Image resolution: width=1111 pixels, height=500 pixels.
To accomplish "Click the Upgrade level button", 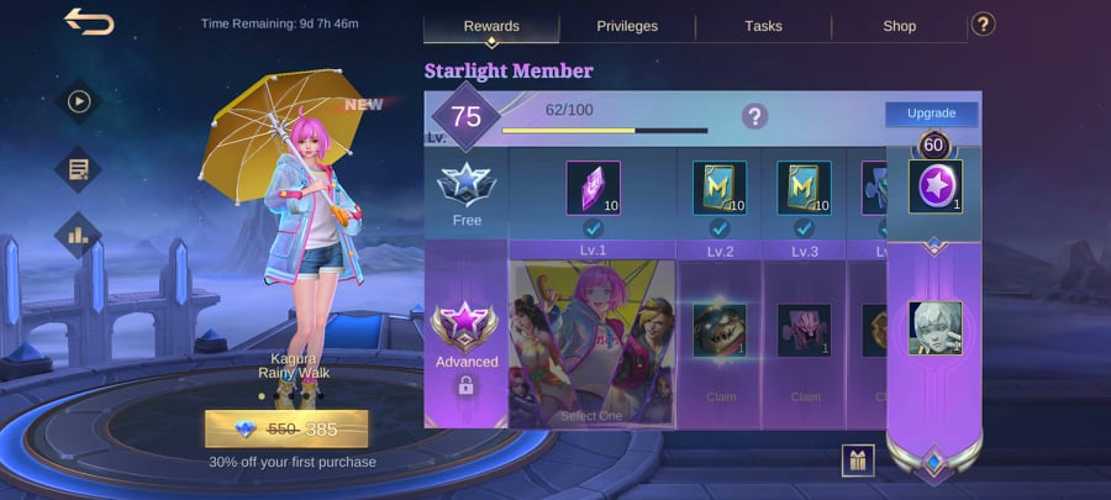I will pyautogui.click(x=931, y=114).
